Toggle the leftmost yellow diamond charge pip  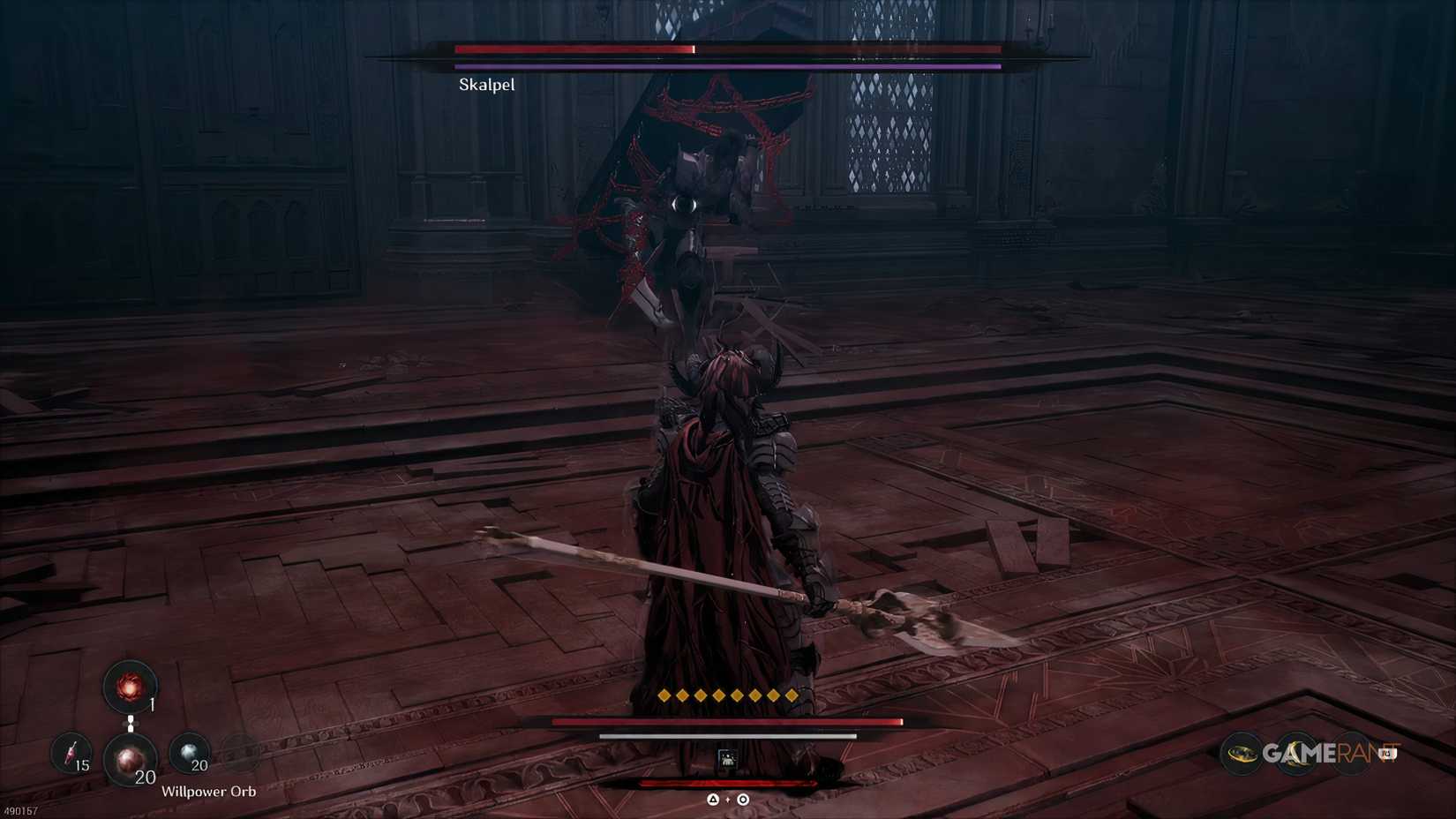(x=664, y=695)
